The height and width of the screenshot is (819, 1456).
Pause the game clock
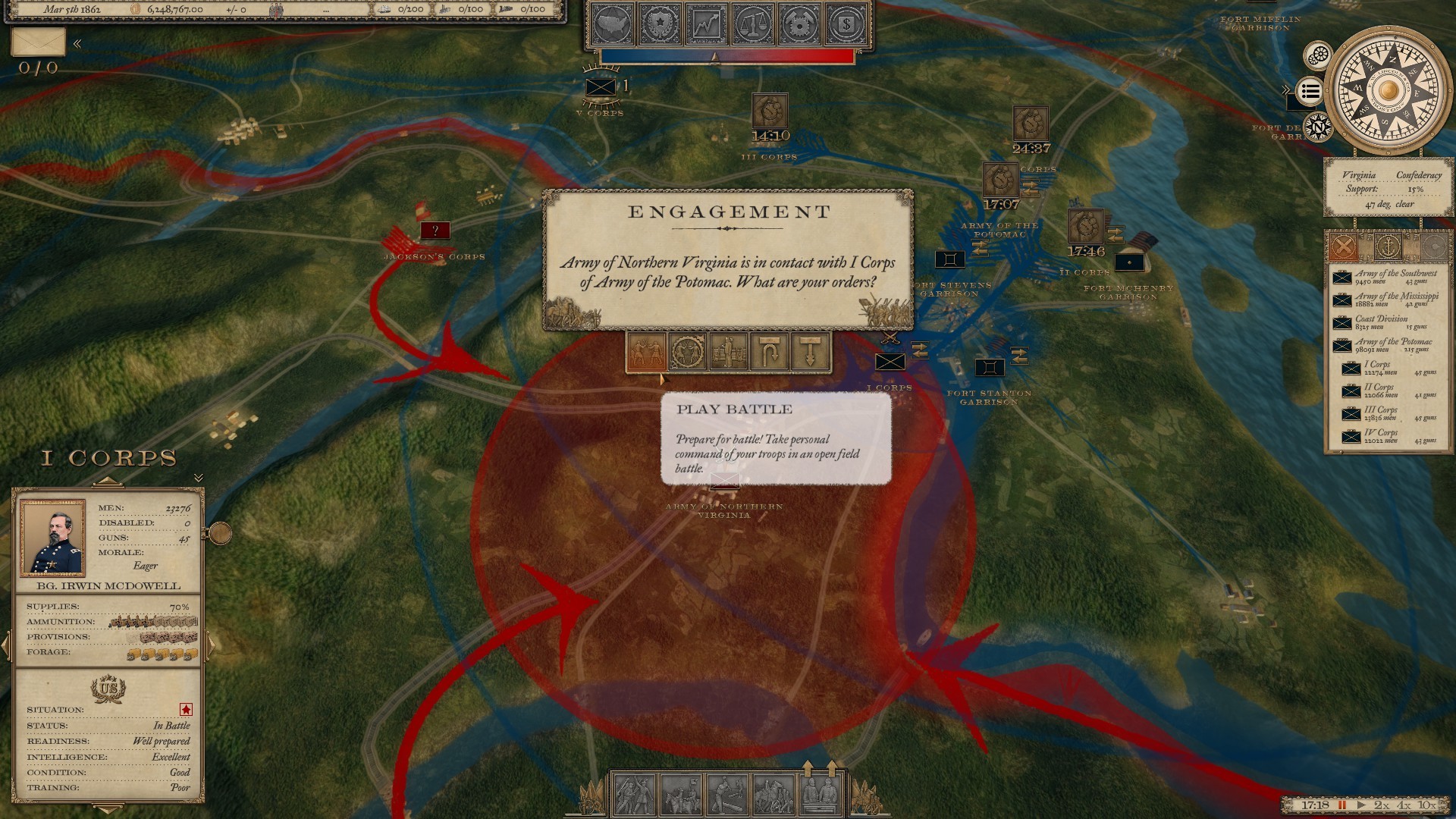coord(1342,805)
